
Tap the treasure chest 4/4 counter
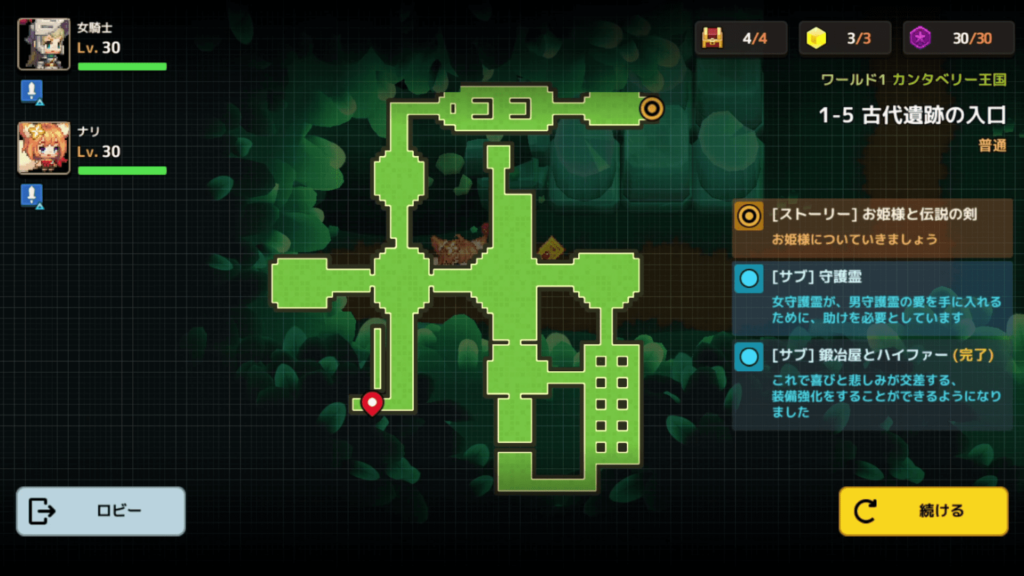tap(741, 38)
